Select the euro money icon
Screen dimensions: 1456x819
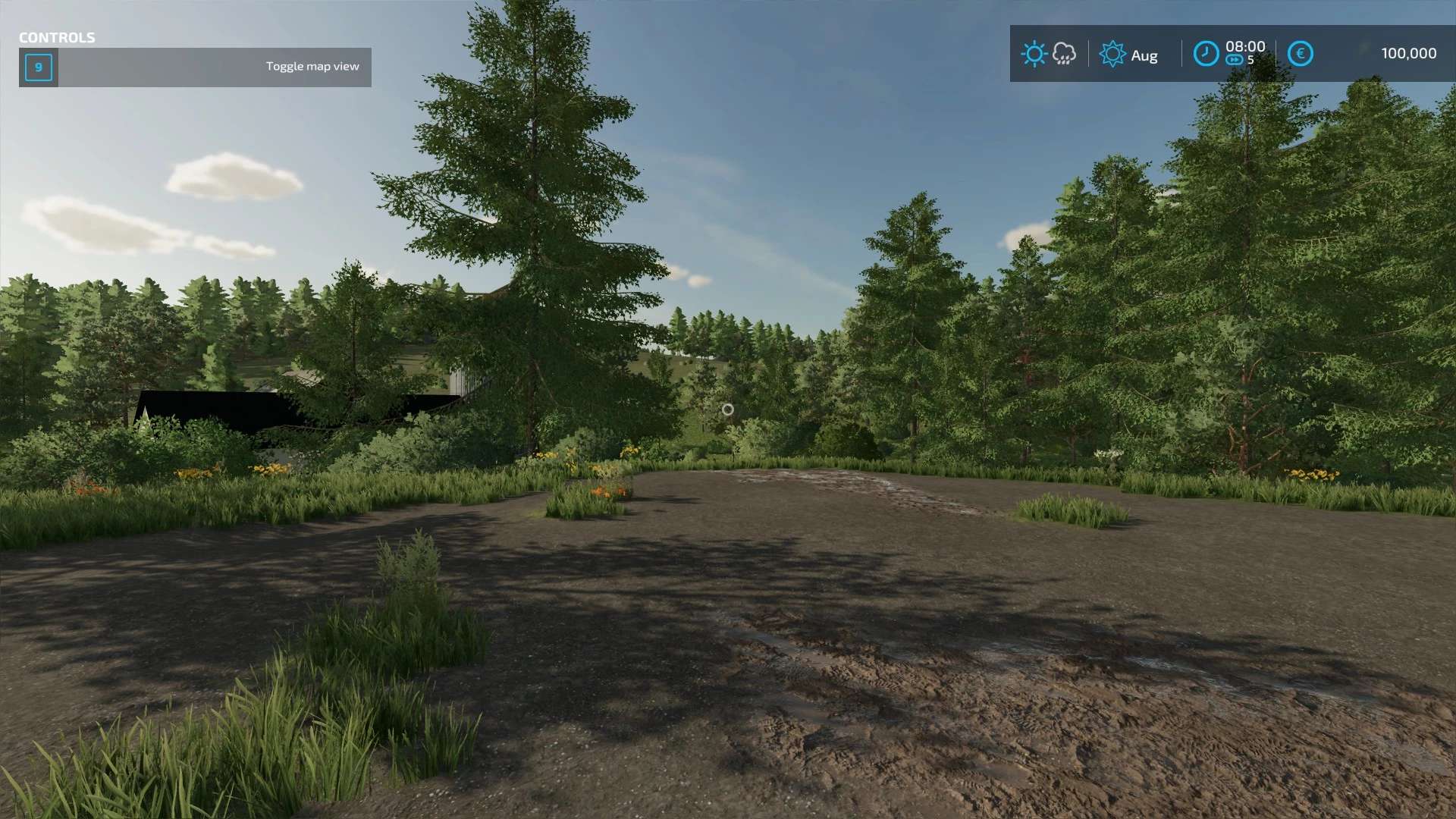[1300, 54]
